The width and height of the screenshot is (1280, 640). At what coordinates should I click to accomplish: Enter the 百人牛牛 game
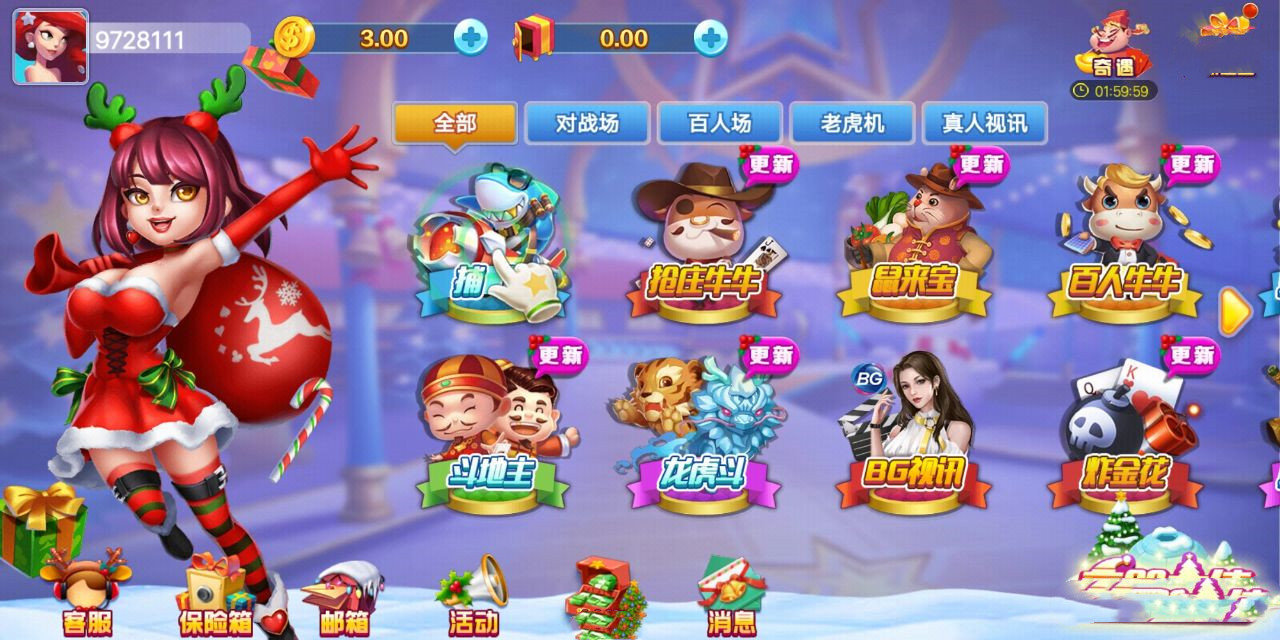coord(1125,245)
